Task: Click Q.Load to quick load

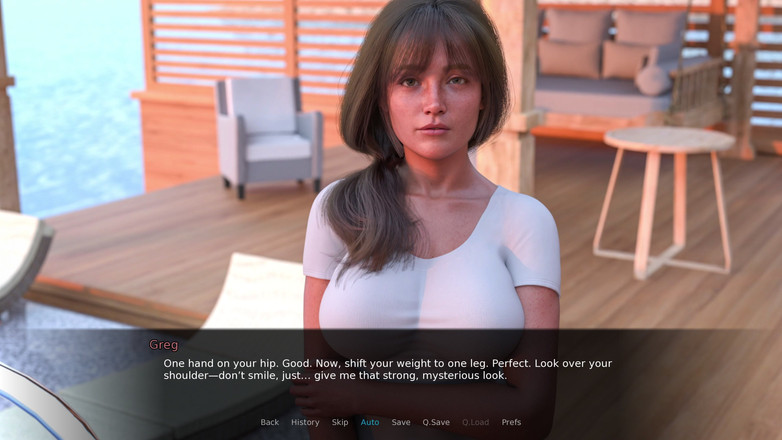Action: click(475, 422)
